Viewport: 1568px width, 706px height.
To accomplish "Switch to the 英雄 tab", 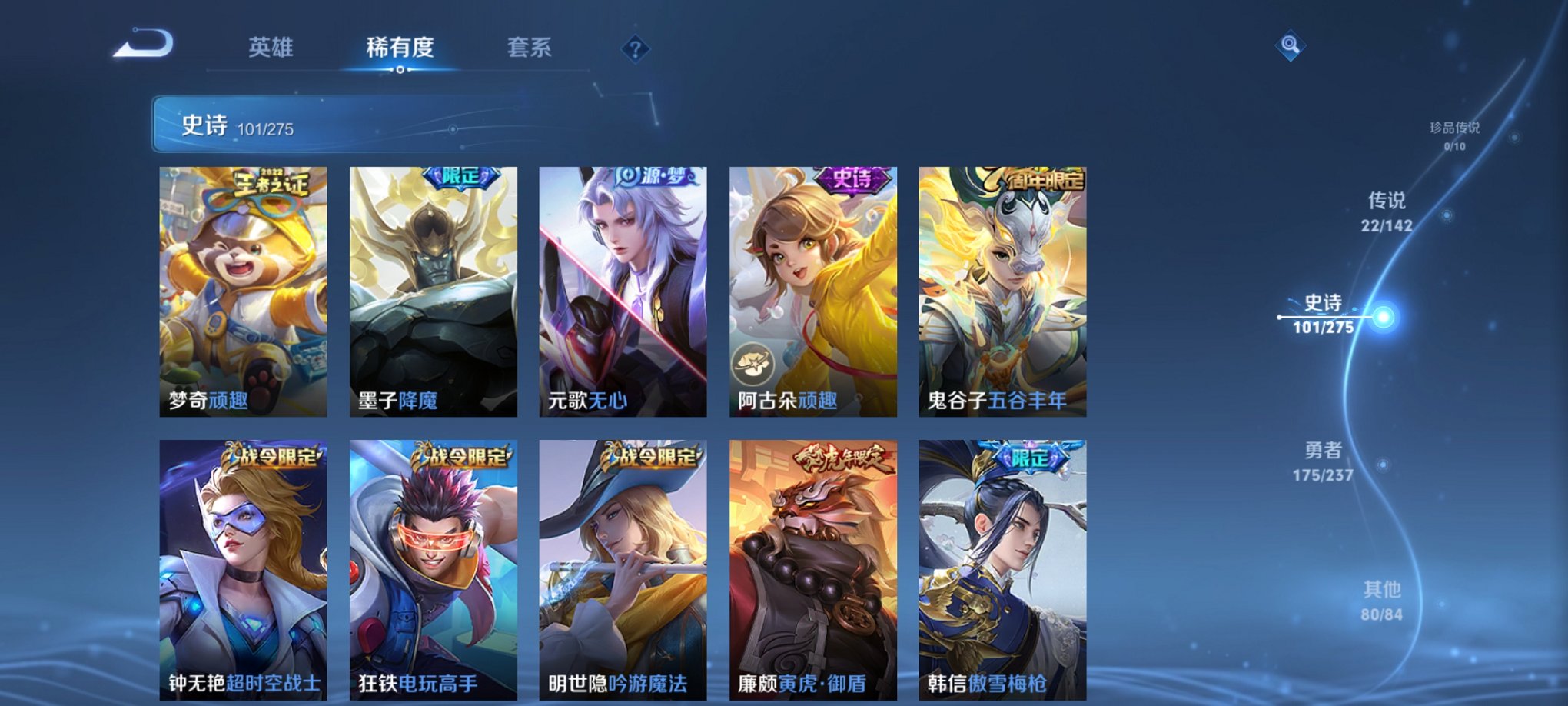I will coord(268,48).
